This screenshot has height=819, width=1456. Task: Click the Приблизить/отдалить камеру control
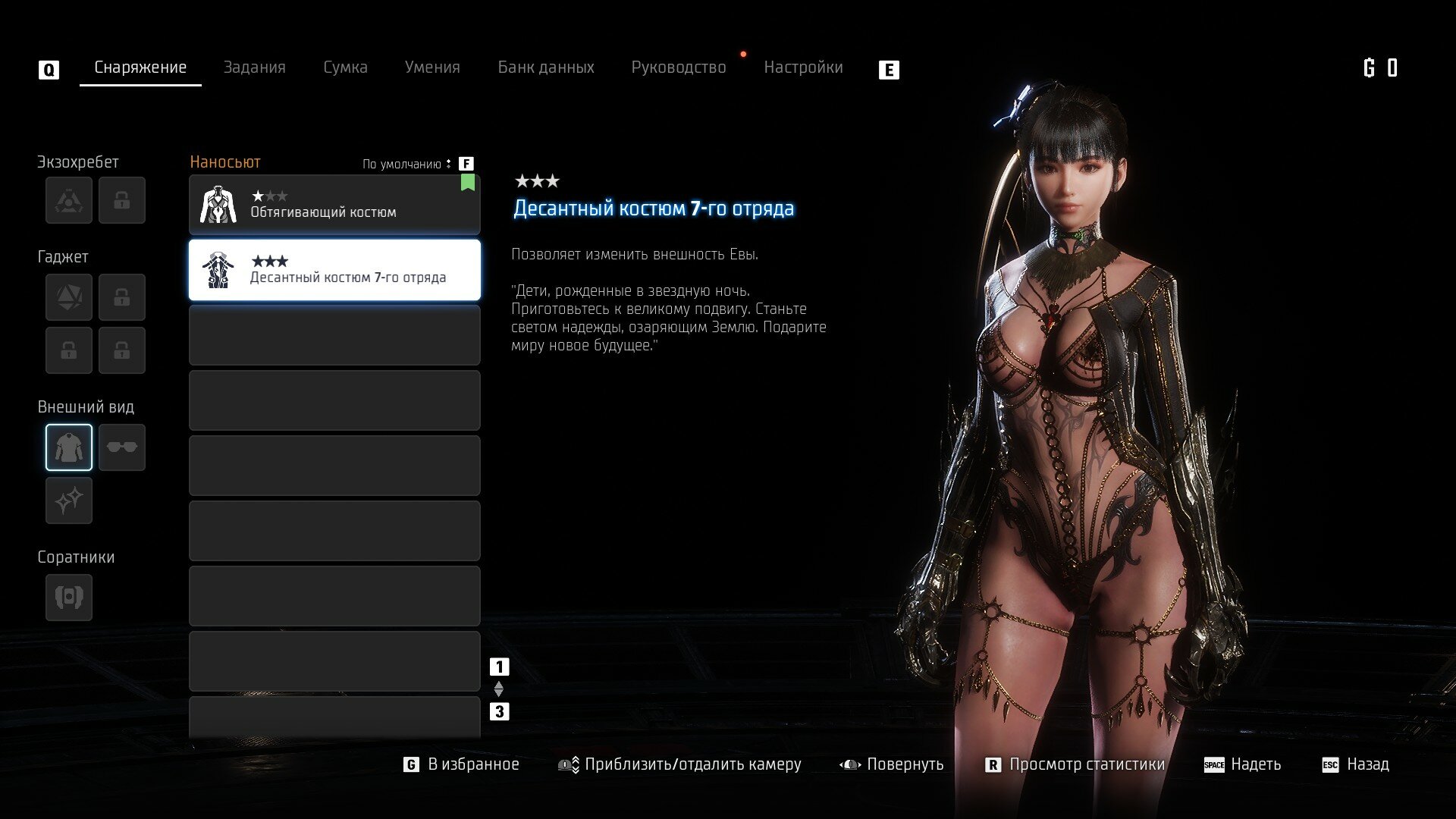694,764
